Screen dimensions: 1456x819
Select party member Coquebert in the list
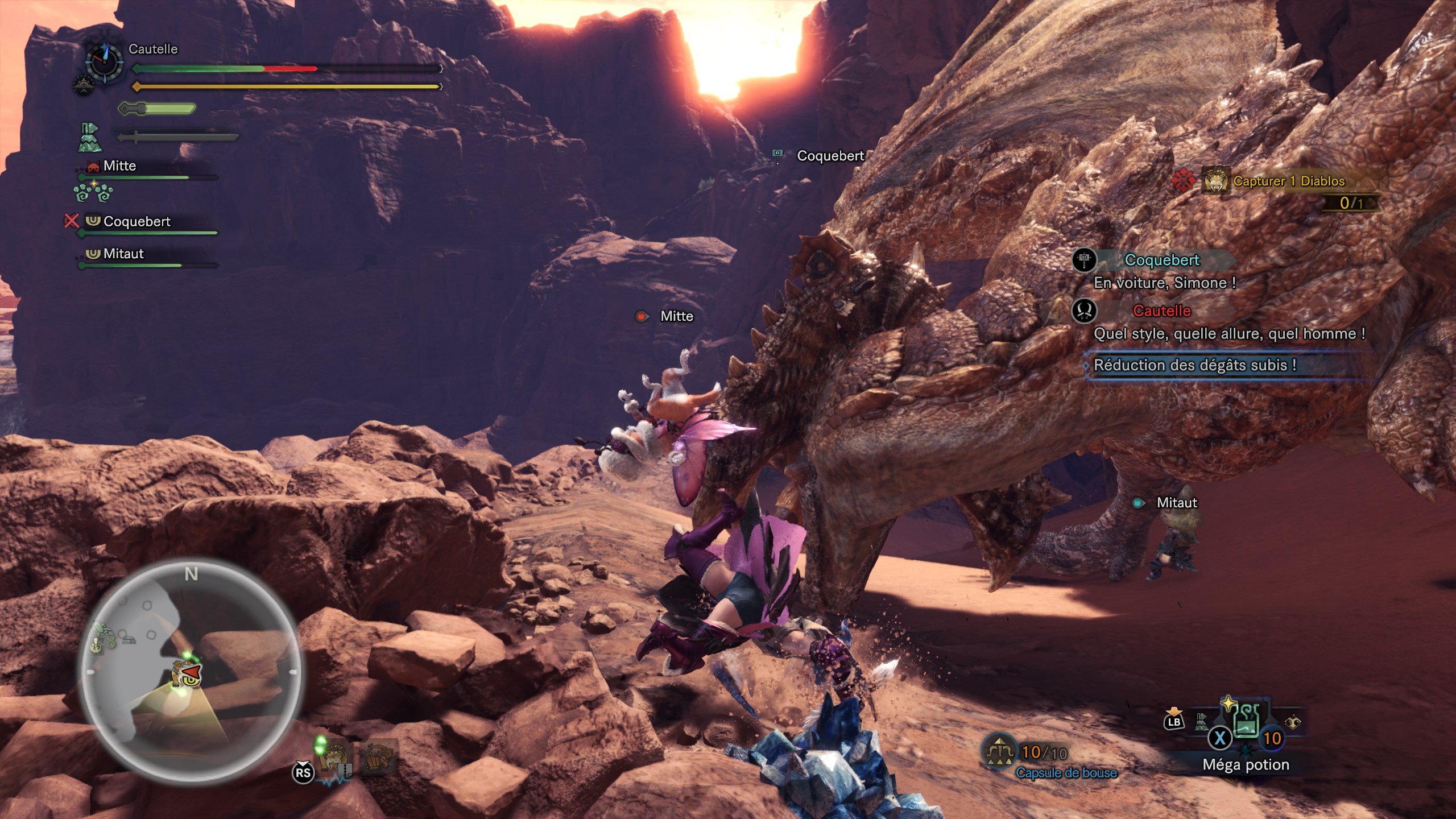tap(137, 222)
